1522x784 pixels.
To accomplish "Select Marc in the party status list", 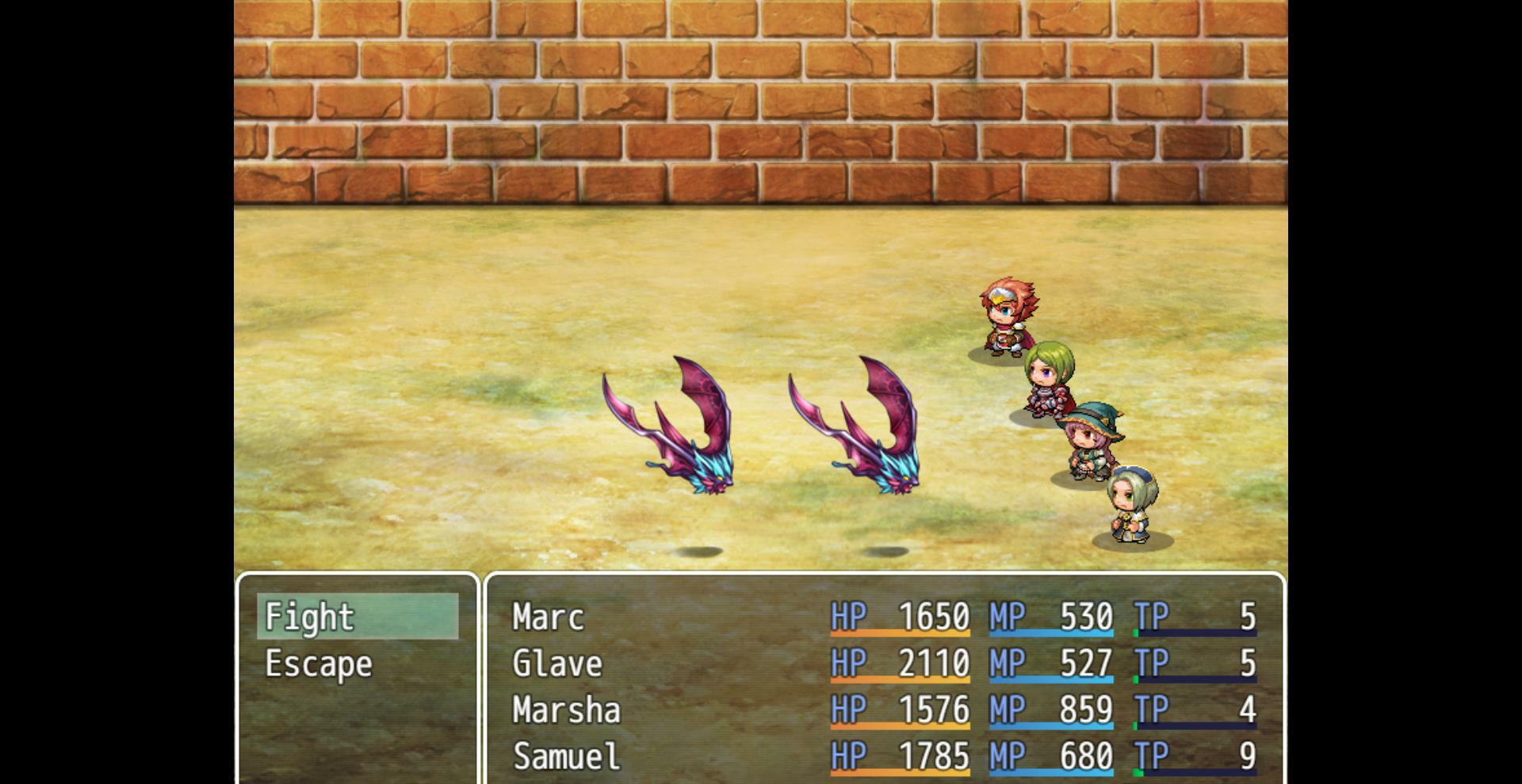I will tap(549, 618).
